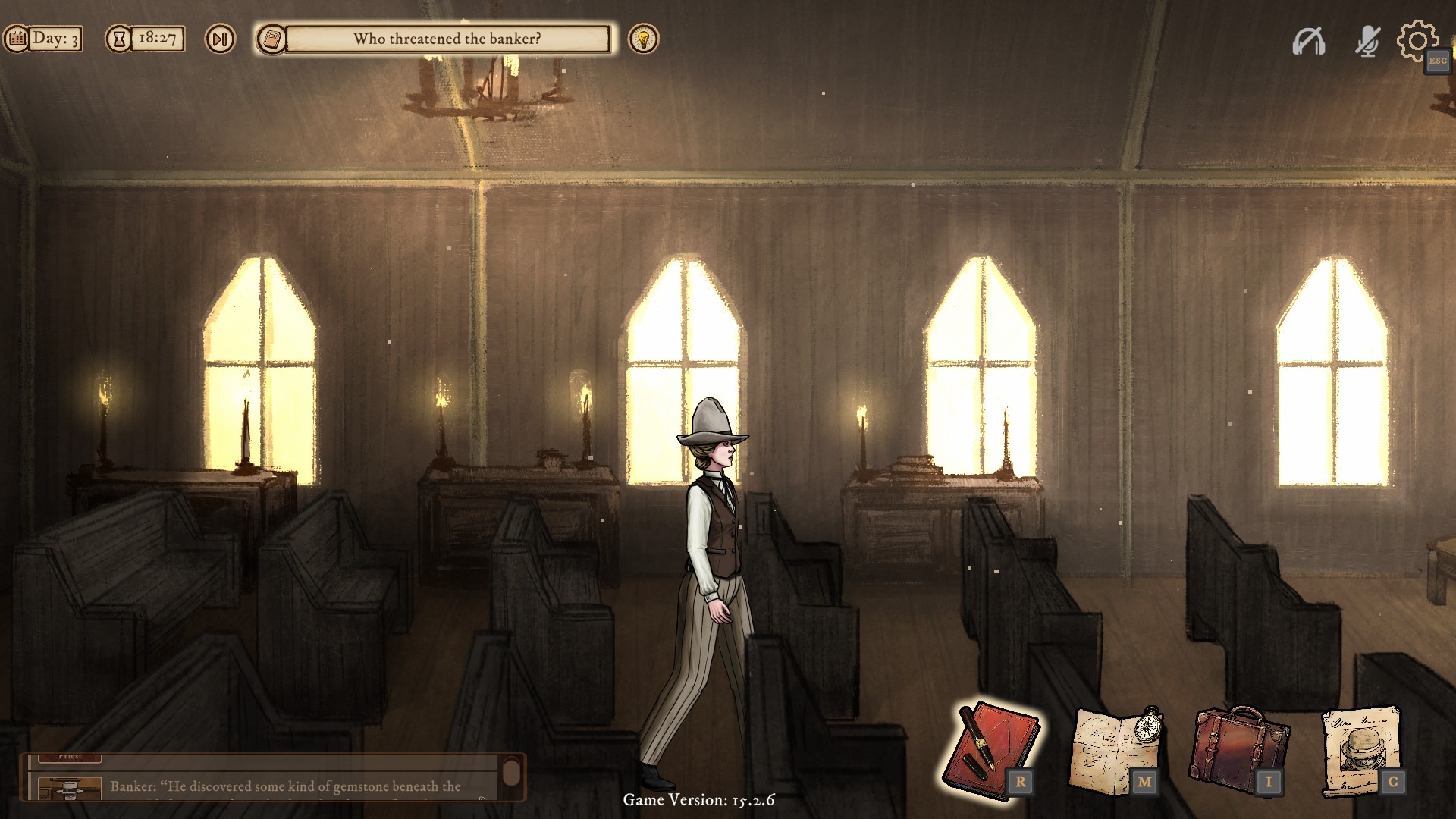Click the Day 3 calendar icon

tap(17, 39)
